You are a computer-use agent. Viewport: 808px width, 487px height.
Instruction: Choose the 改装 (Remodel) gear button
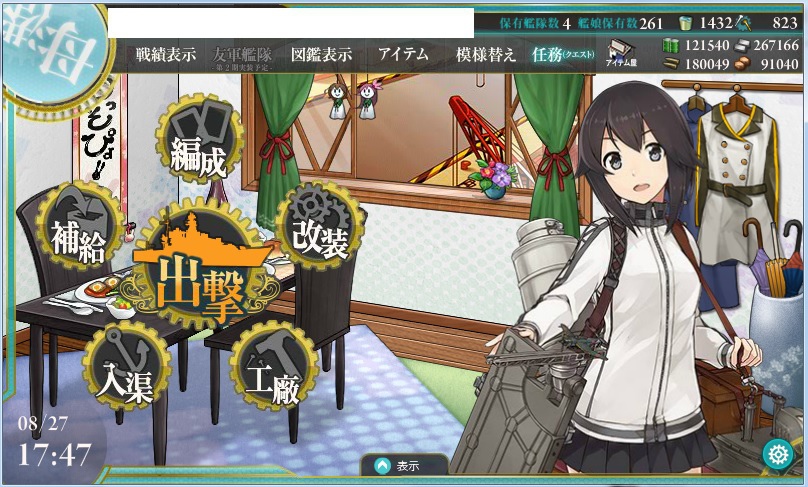[320, 229]
